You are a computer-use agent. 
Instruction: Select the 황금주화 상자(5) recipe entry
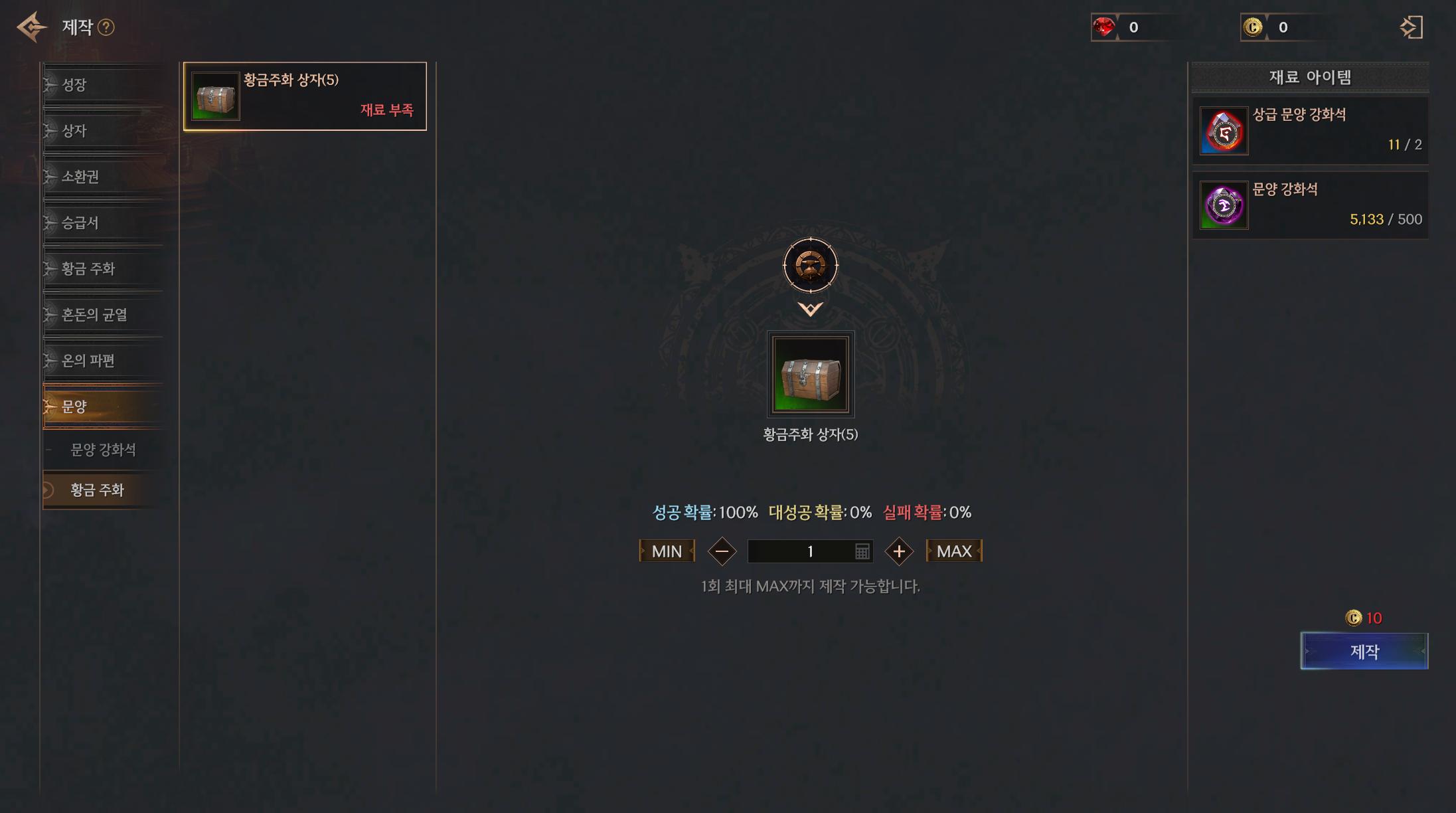tap(305, 96)
